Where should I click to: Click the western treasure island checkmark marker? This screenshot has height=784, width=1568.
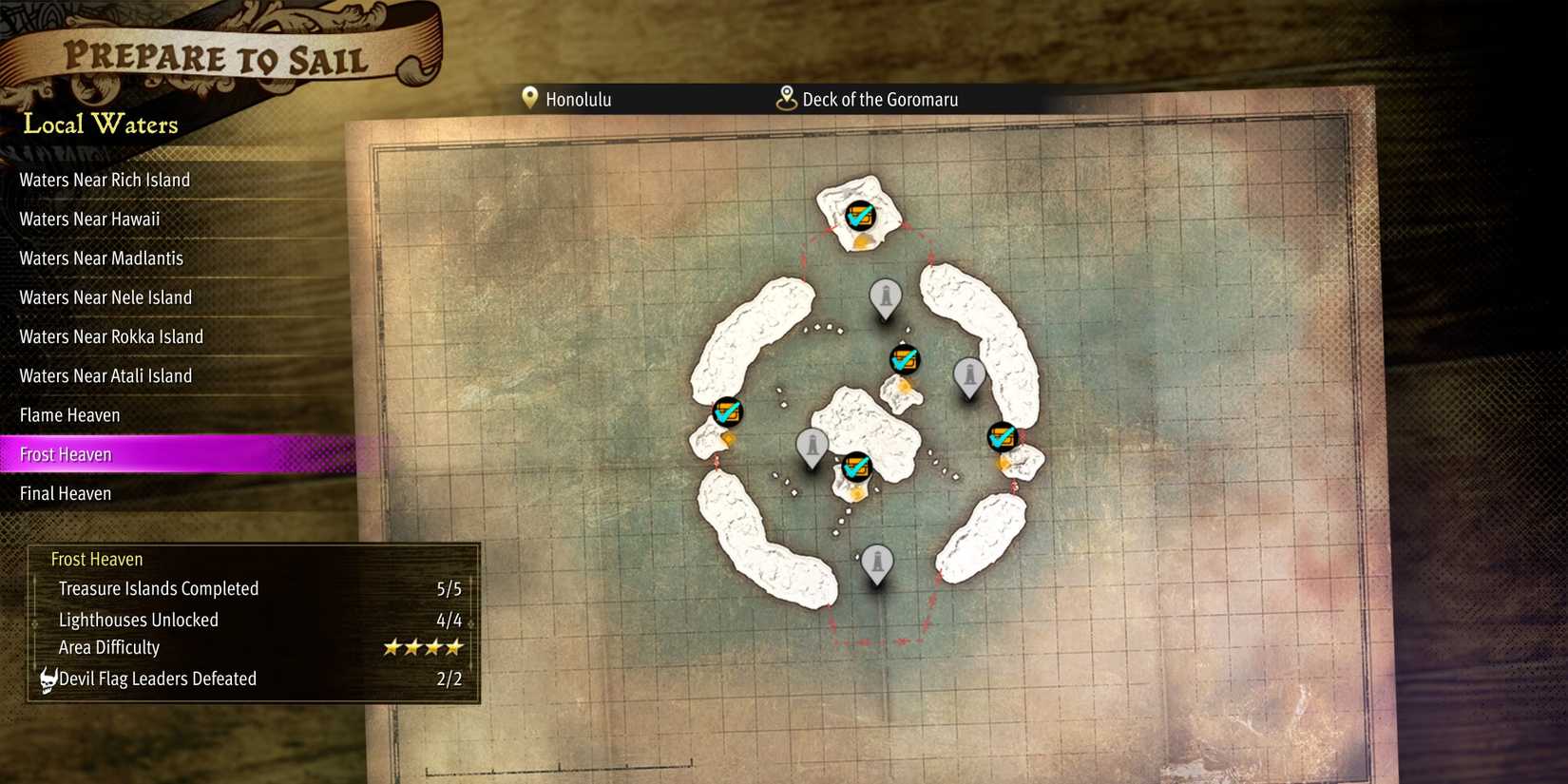(x=726, y=413)
